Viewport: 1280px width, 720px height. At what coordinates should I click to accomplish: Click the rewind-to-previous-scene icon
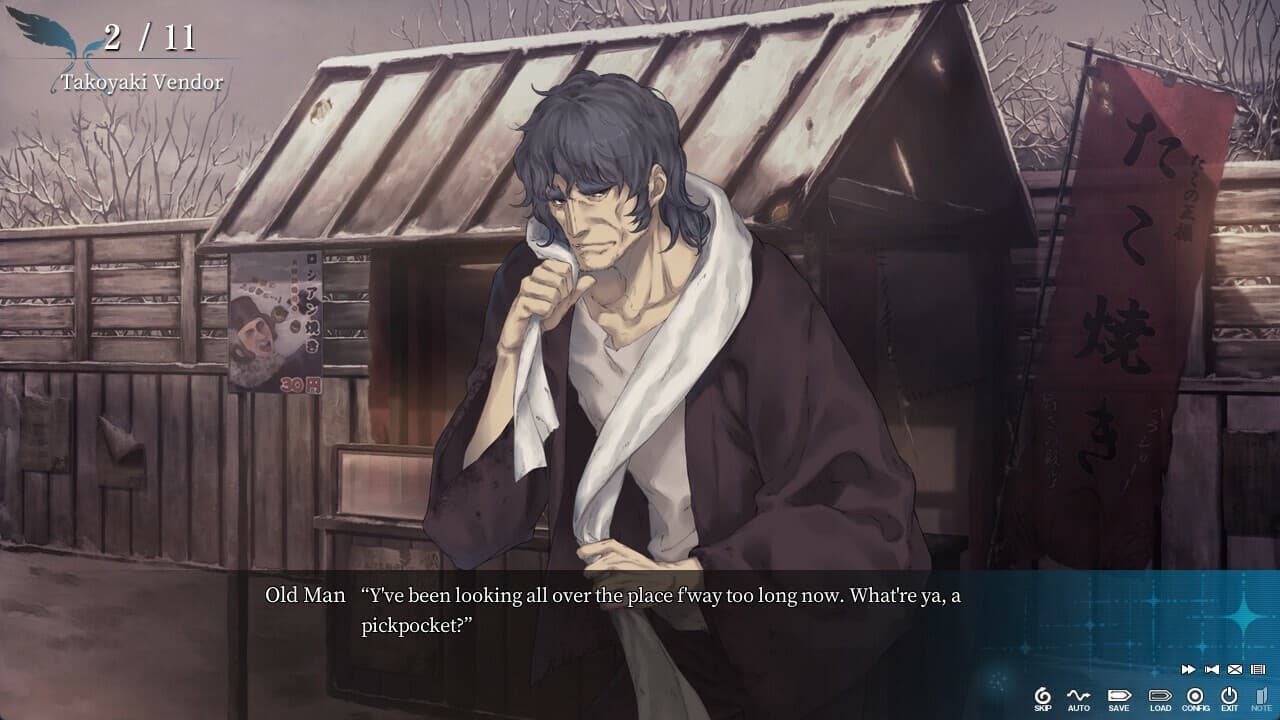[x=1210, y=669]
